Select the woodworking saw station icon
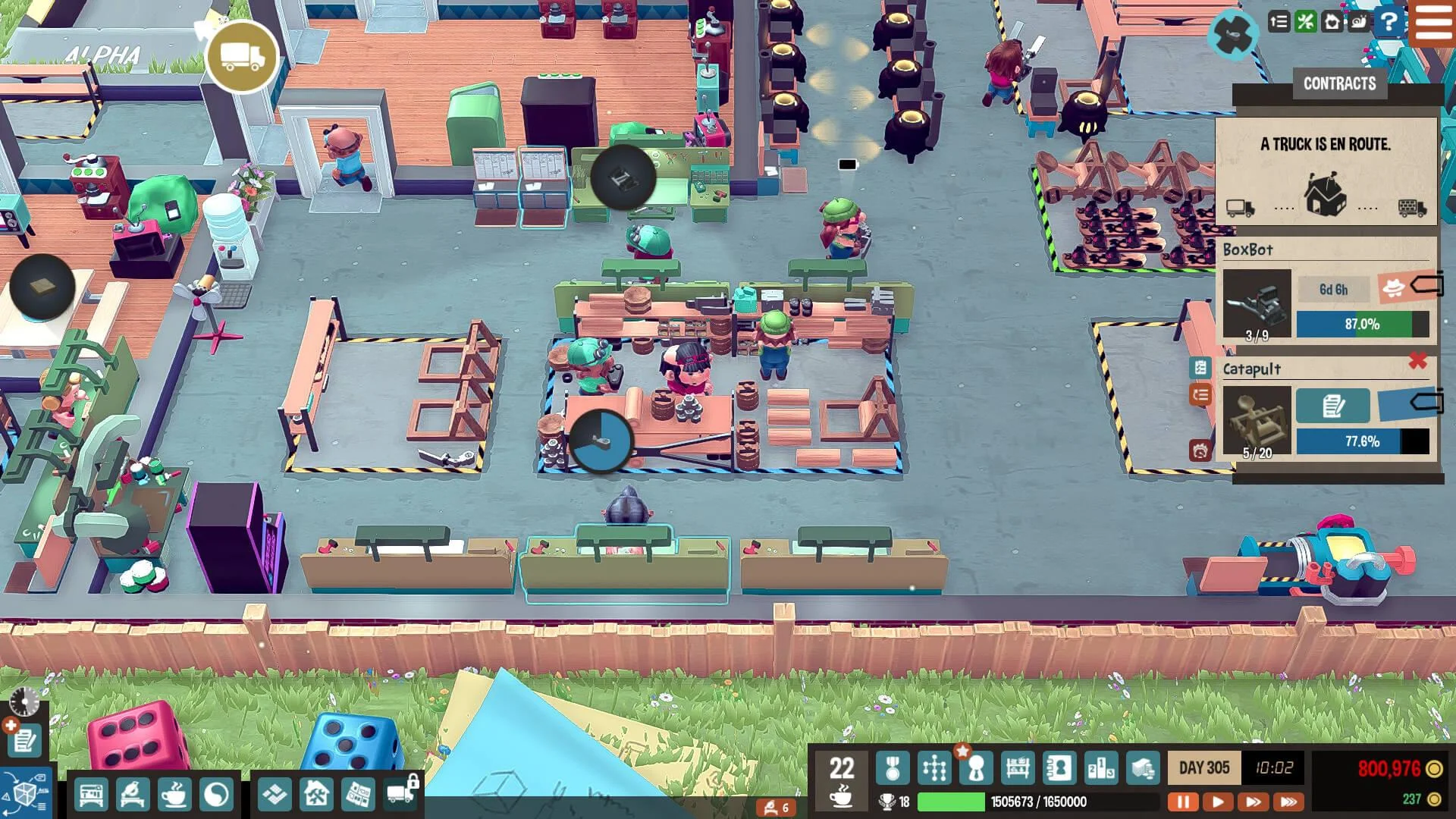This screenshot has width=1456, height=819. click(x=133, y=795)
